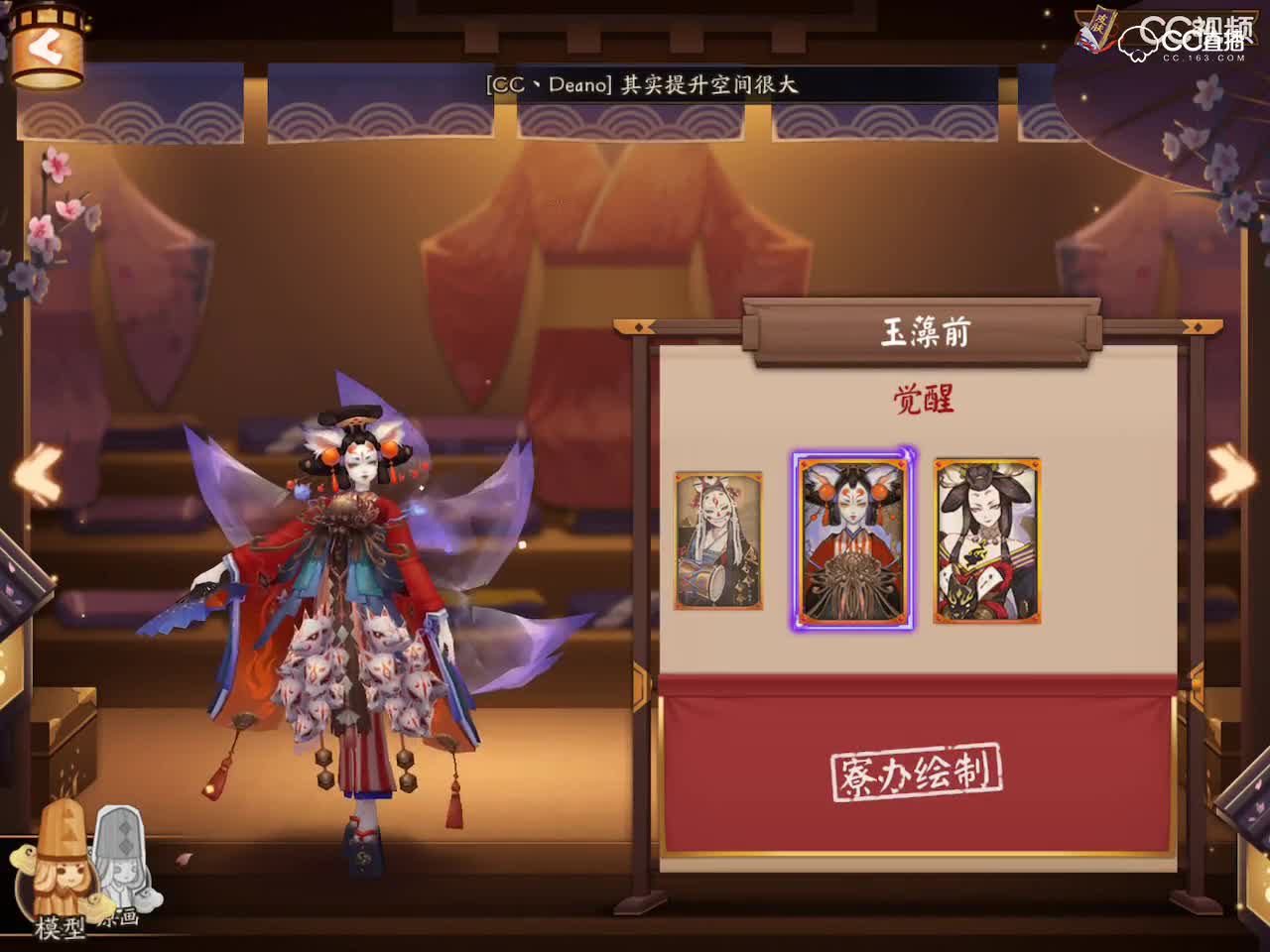Open the [CC、Deano] chat message

(x=645, y=85)
